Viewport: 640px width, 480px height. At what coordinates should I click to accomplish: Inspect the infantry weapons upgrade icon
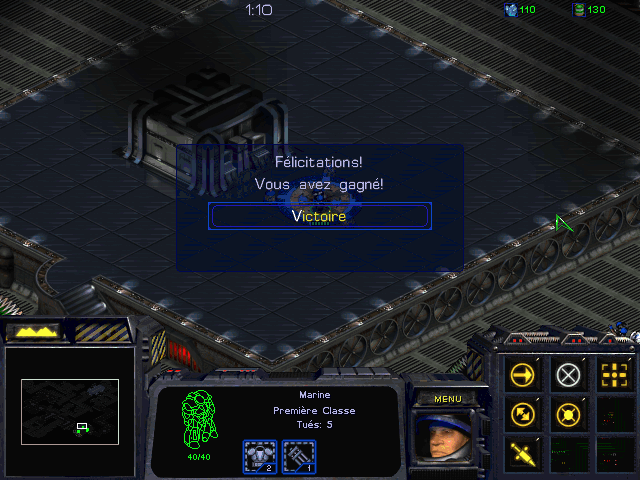(298, 456)
